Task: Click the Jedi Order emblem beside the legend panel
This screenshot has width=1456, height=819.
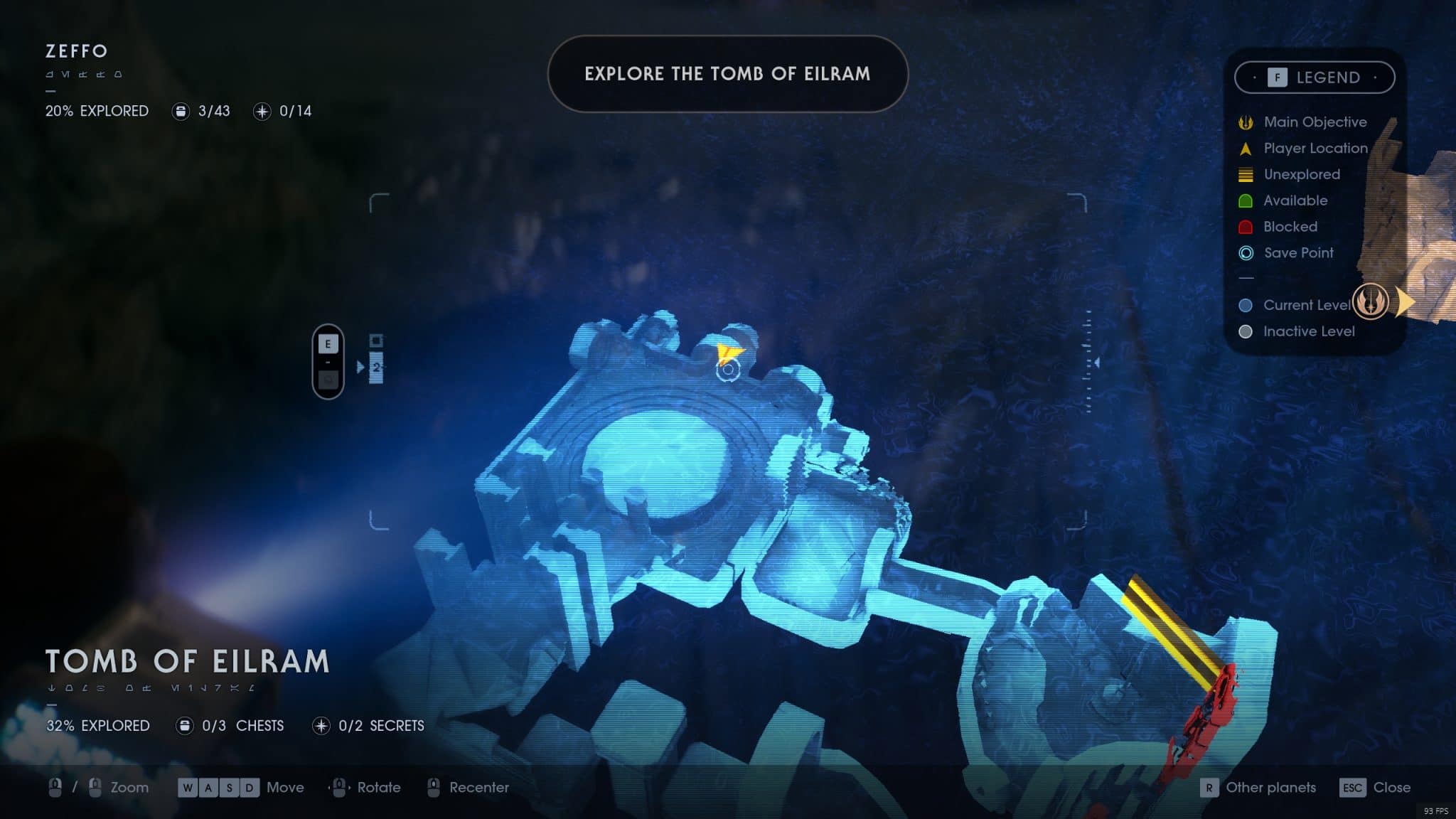Action: (1371, 301)
